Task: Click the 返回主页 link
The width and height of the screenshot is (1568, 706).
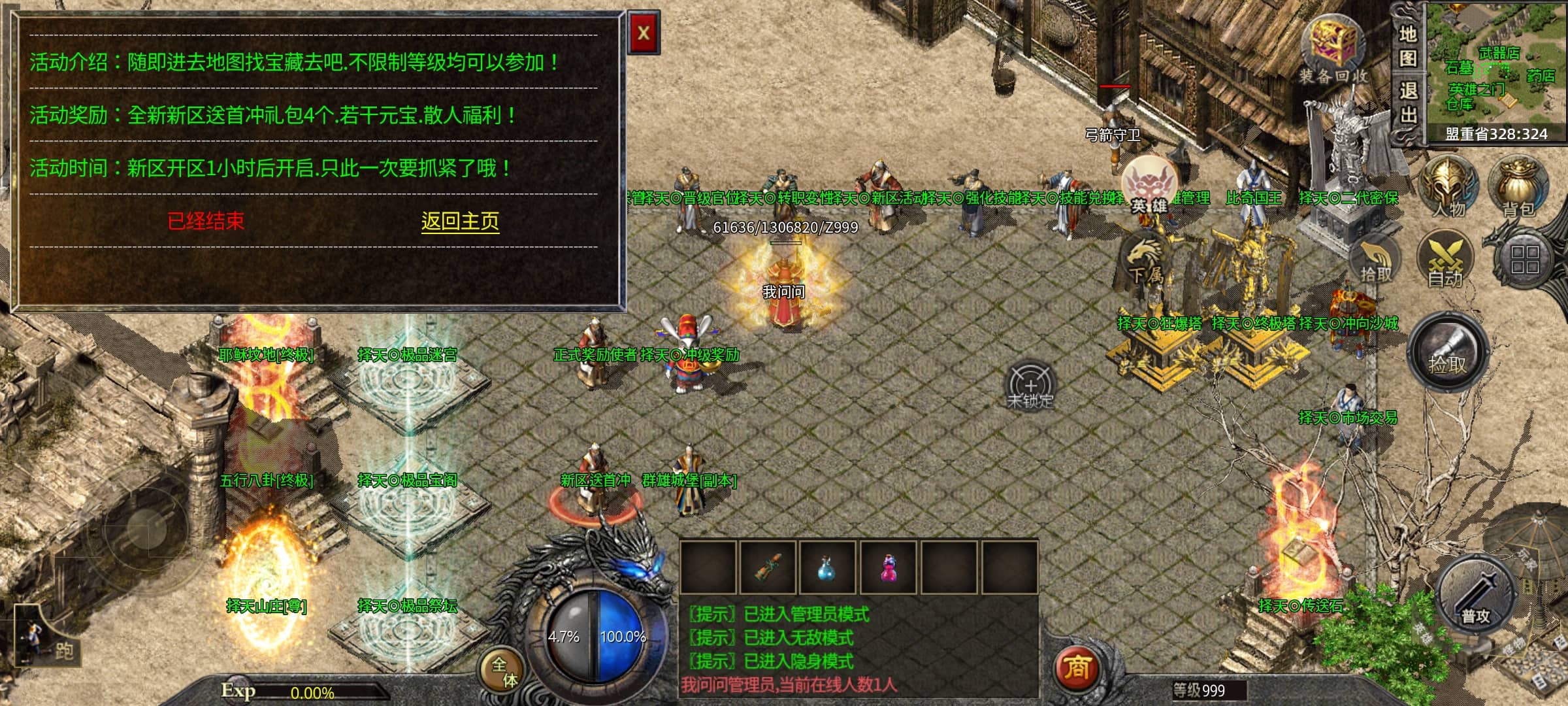Action: (460, 222)
